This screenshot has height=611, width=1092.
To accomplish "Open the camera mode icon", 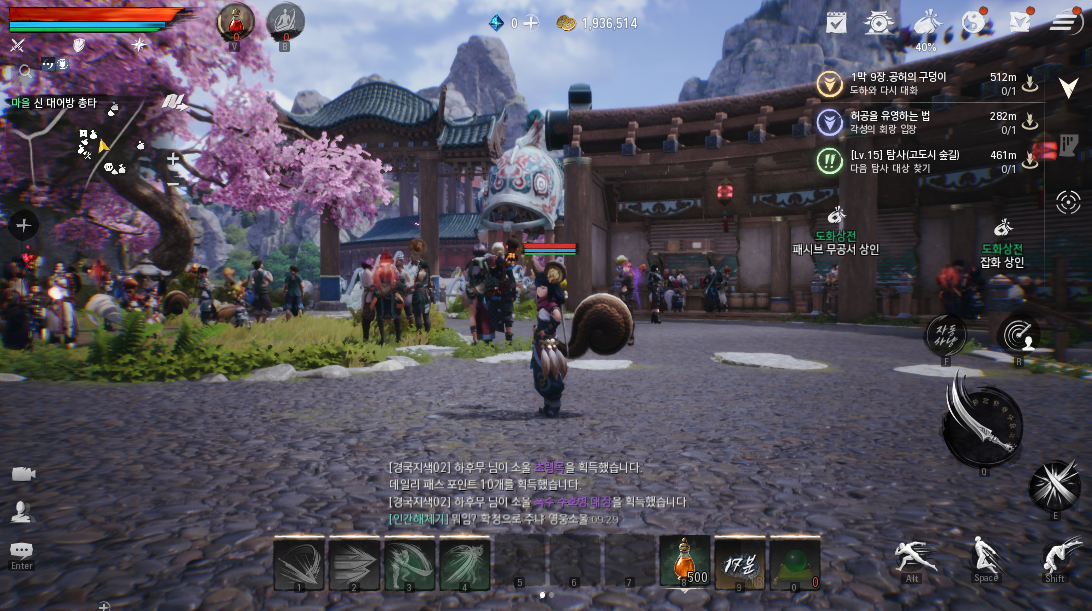I will tap(22, 474).
